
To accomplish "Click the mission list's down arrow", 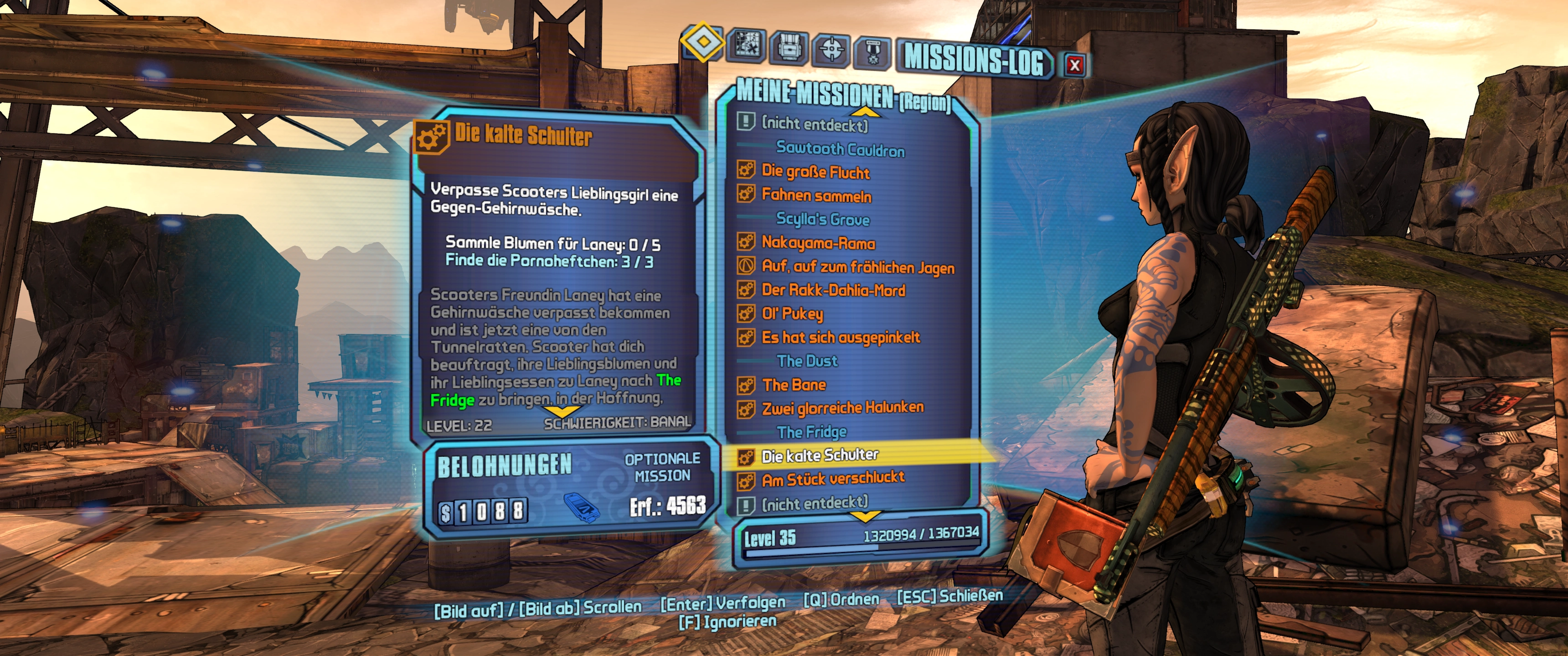I will click(864, 517).
